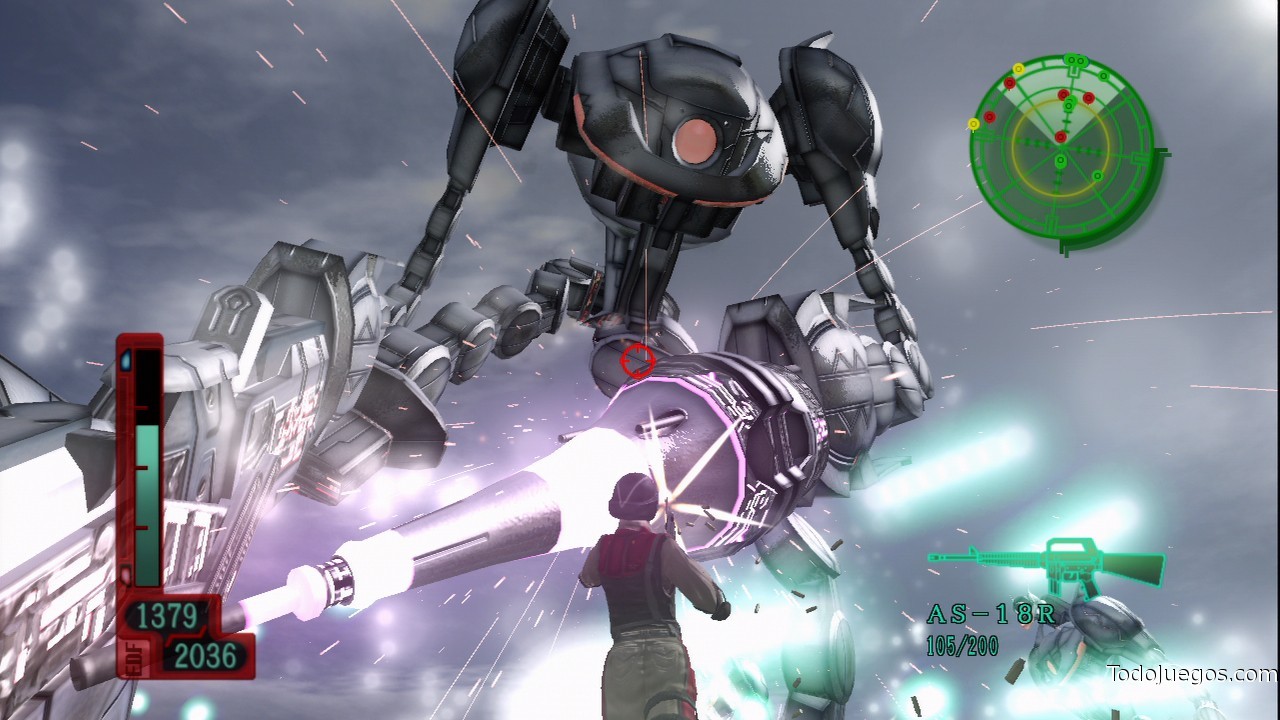The image size is (1280, 720).
Task: Click the red enemy blip at radar center
Action: 1061,137
